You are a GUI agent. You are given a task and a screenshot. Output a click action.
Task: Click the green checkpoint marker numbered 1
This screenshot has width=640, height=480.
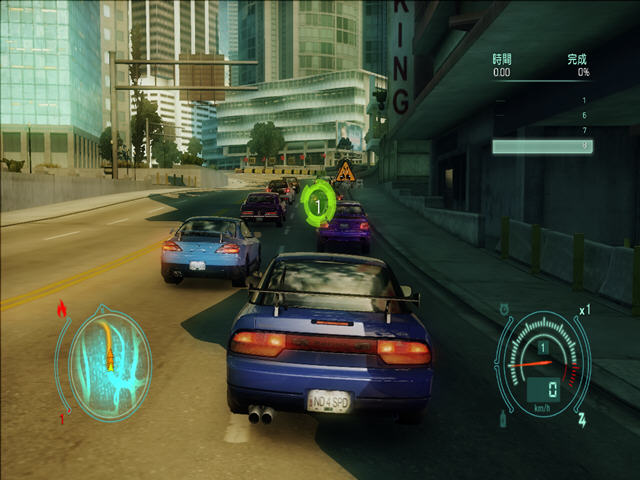318,205
